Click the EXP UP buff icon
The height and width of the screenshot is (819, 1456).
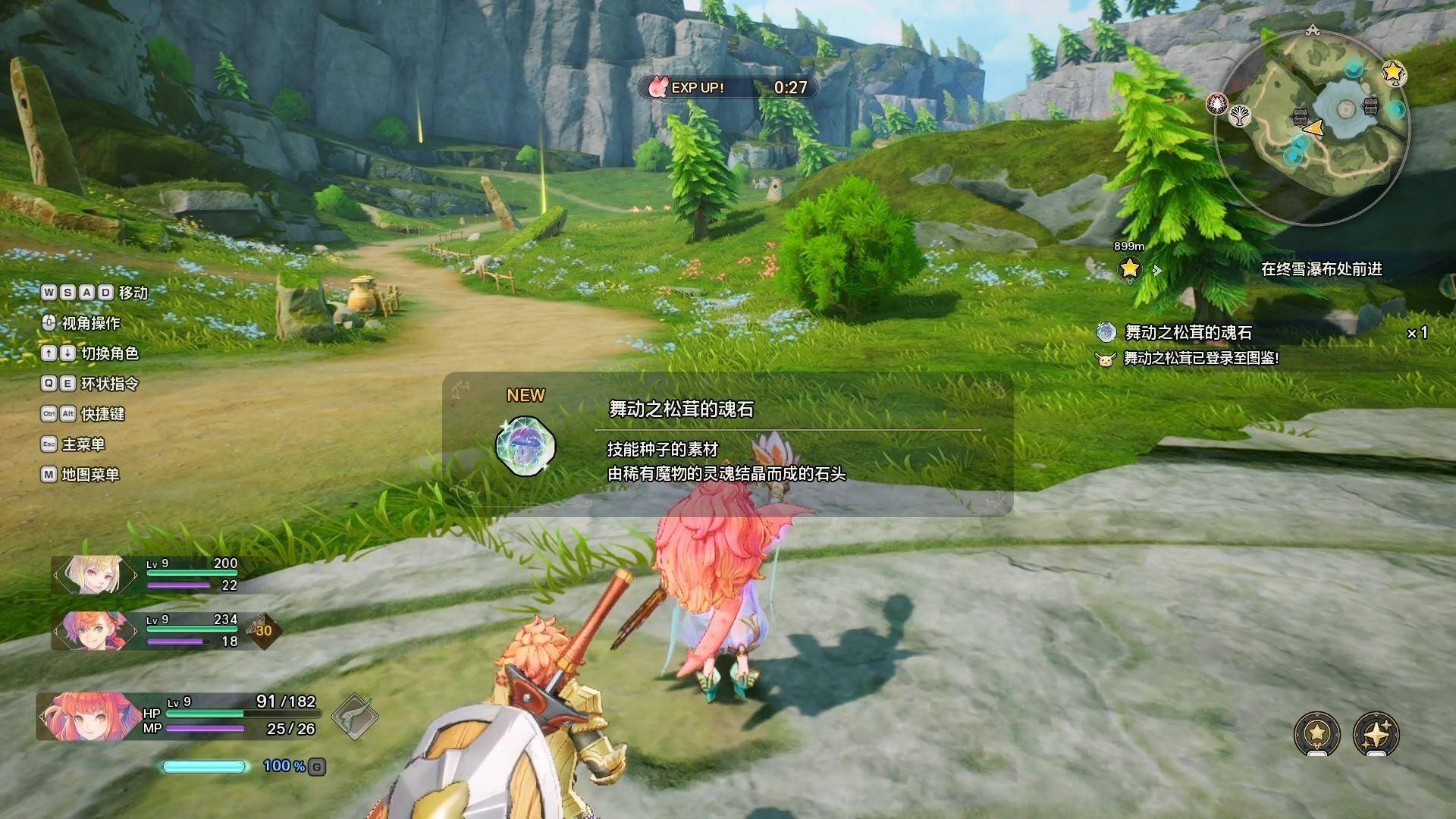coord(657,87)
